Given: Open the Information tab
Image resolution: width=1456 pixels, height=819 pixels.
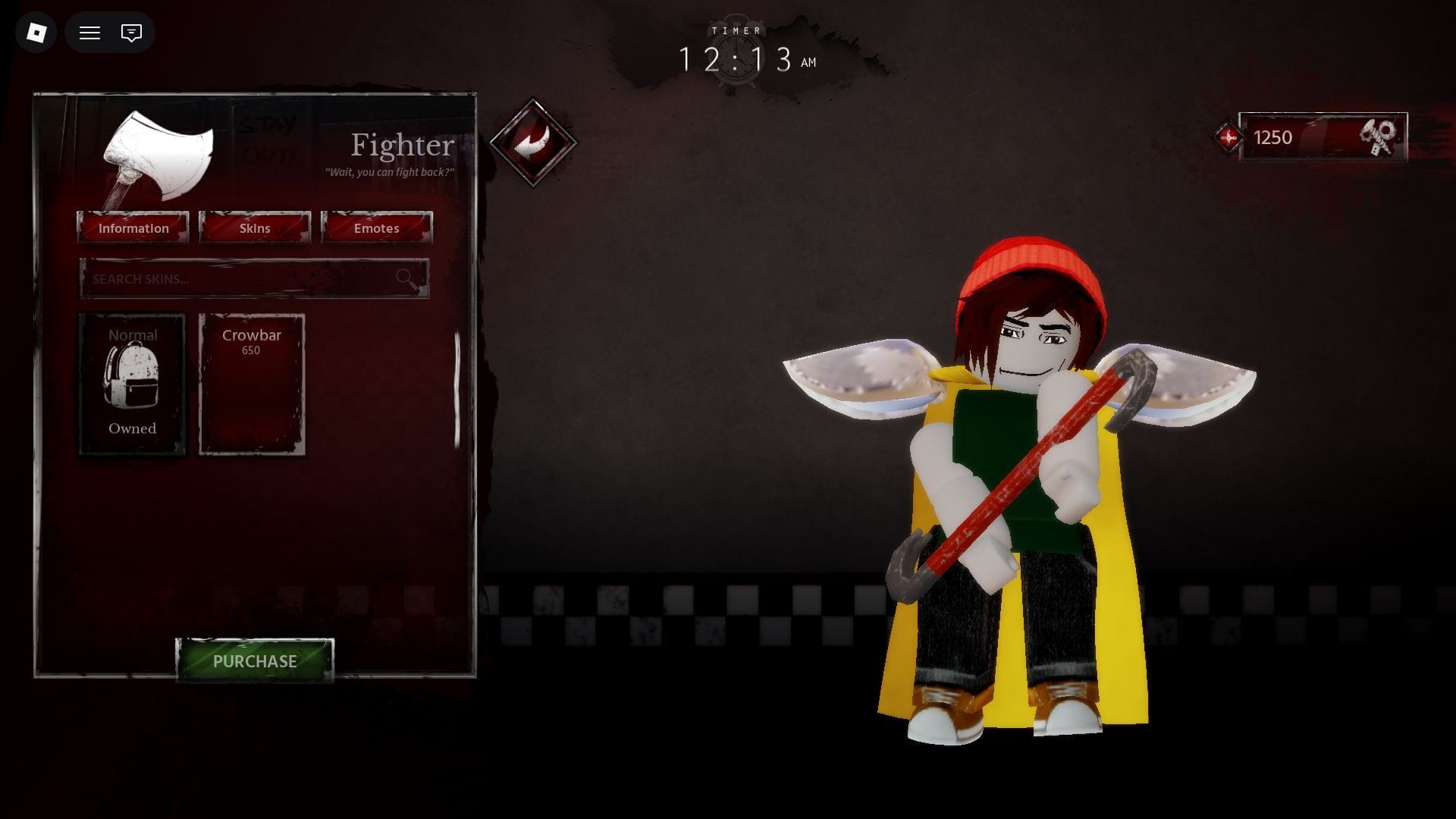Looking at the screenshot, I should [133, 227].
